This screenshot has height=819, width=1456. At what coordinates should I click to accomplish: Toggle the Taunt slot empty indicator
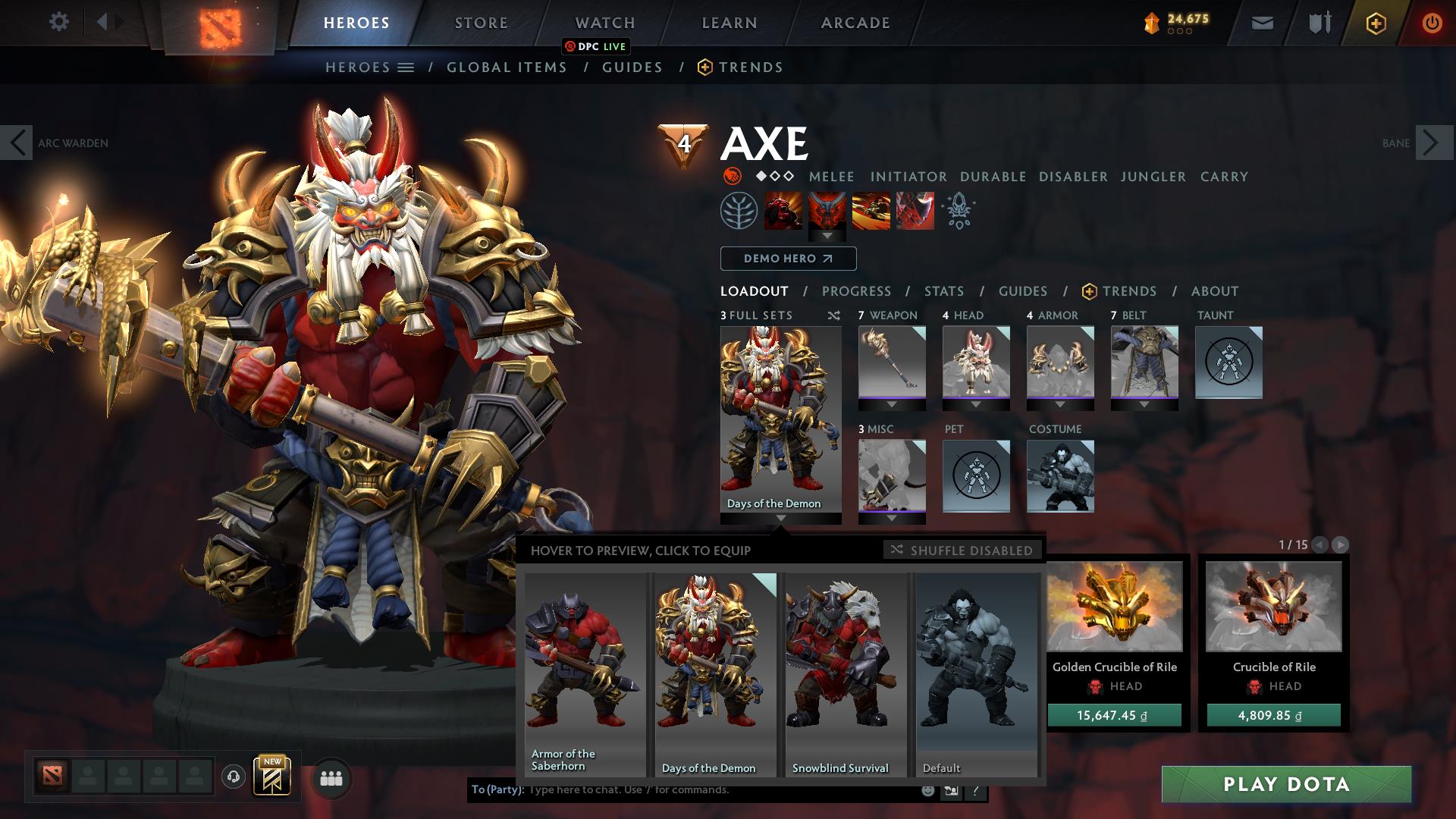click(x=1228, y=363)
